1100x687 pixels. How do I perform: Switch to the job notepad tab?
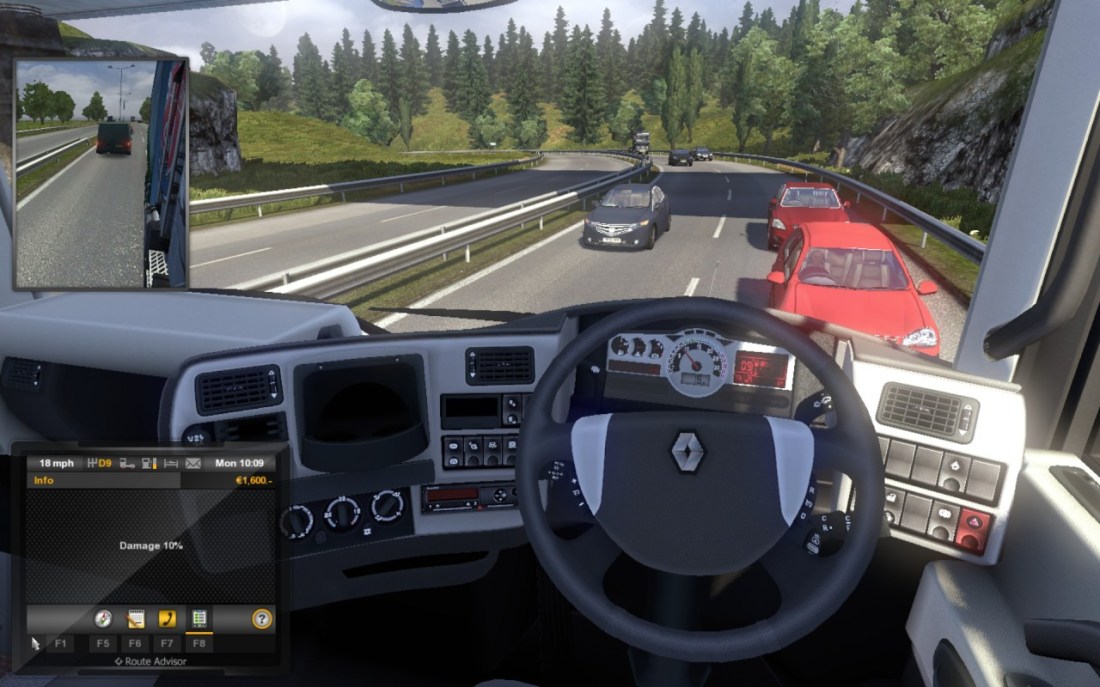tap(135, 618)
